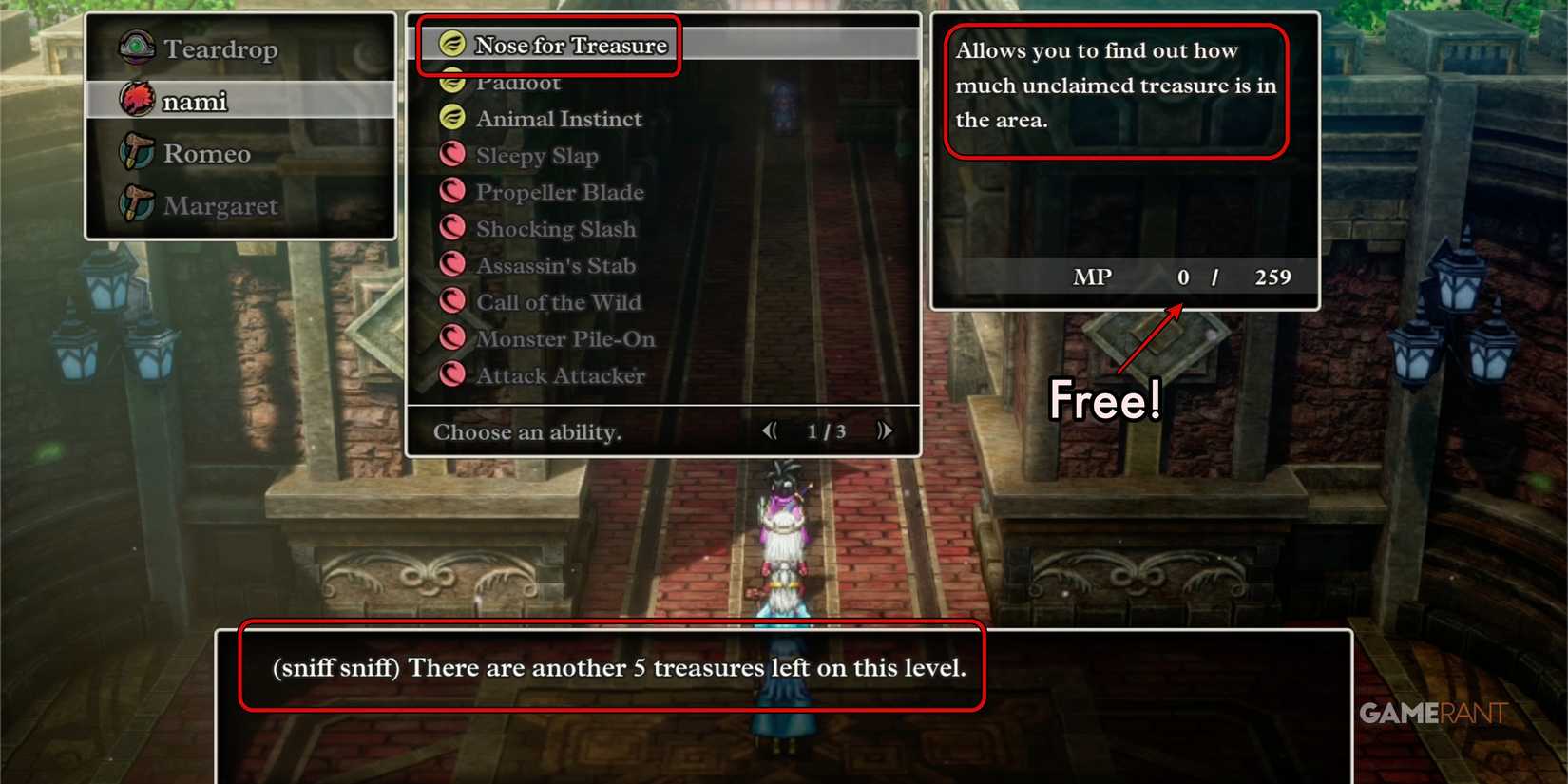The image size is (1568, 784).
Task: Click the Propeller Blade ability icon
Action: pyautogui.click(x=452, y=190)
